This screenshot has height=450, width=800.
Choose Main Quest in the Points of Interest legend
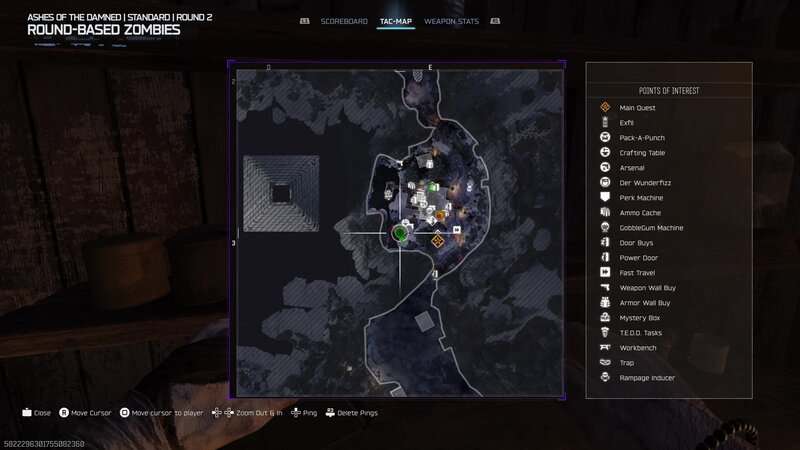click(637, 107)
